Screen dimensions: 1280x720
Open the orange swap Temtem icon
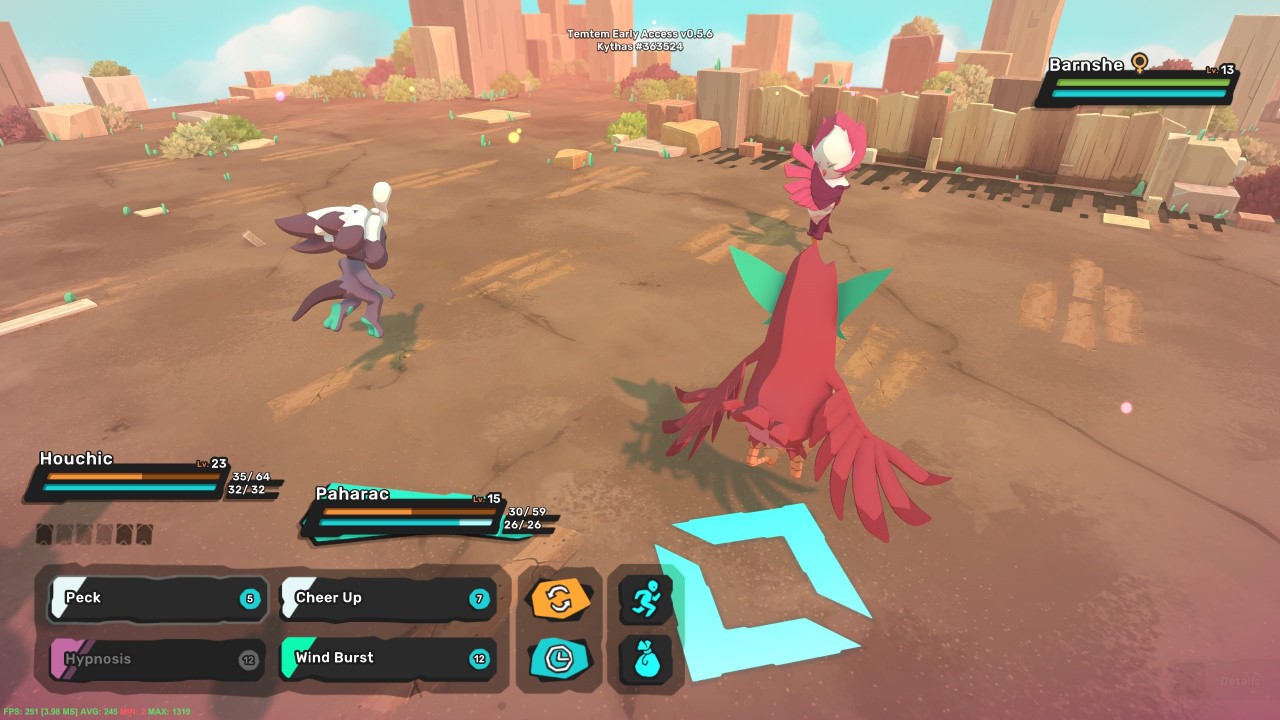559,597
